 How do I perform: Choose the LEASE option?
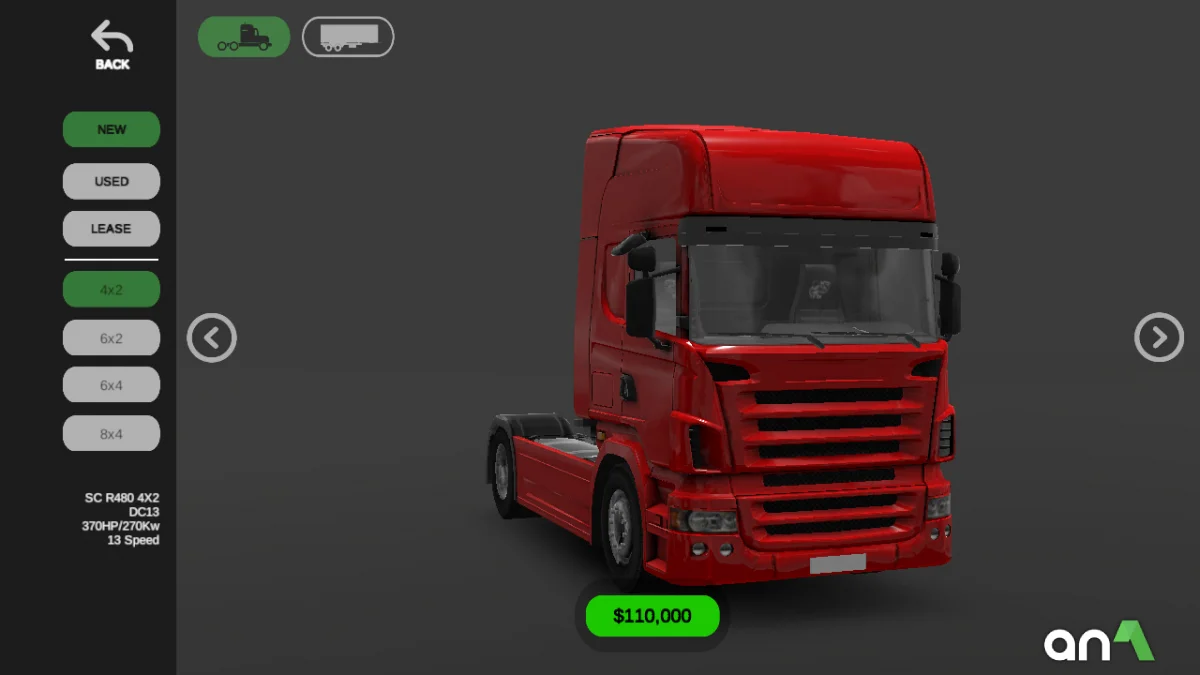point(111,228)
